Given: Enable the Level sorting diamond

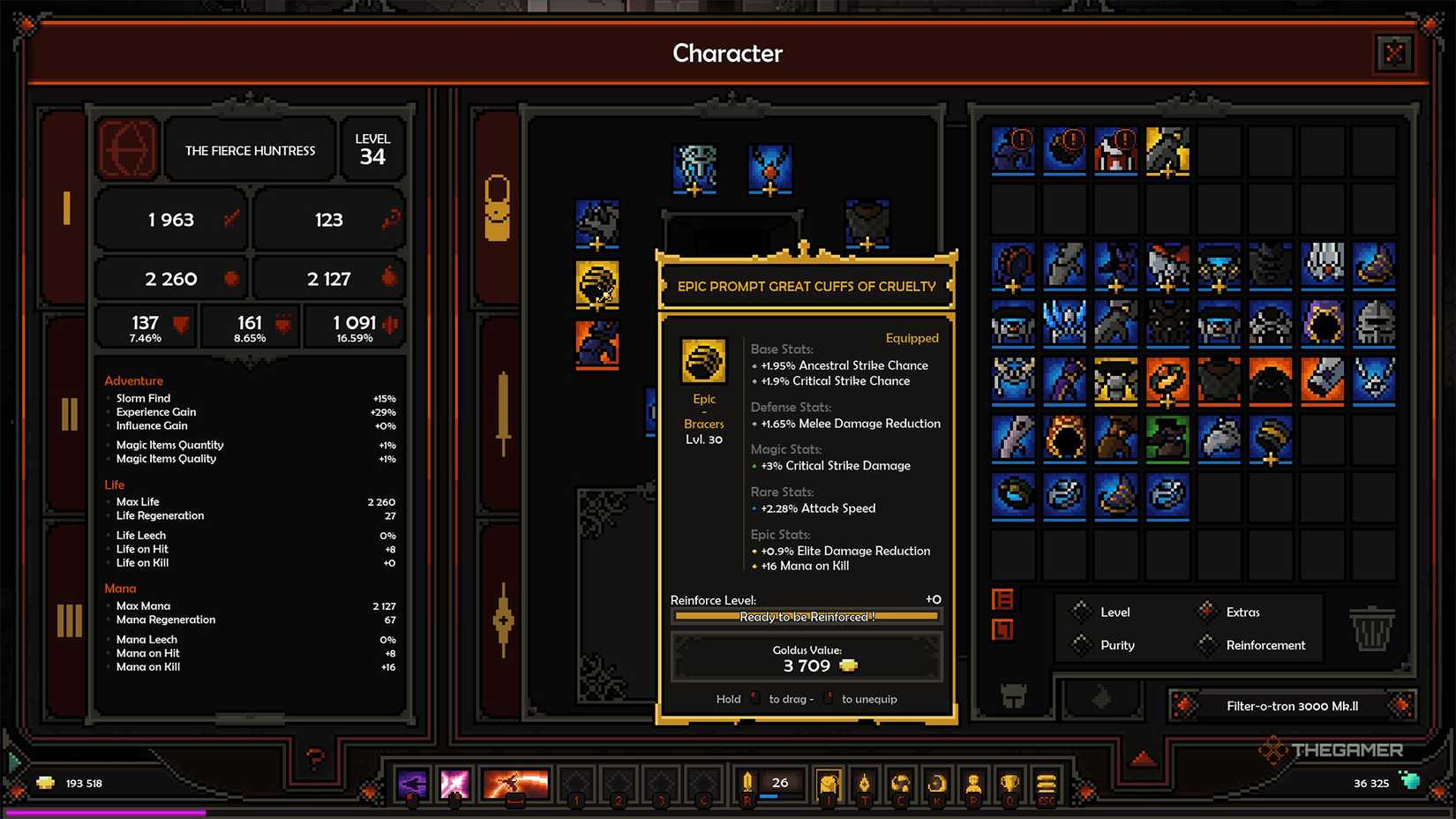Looking at the screenshot, I should (1081, 612).
